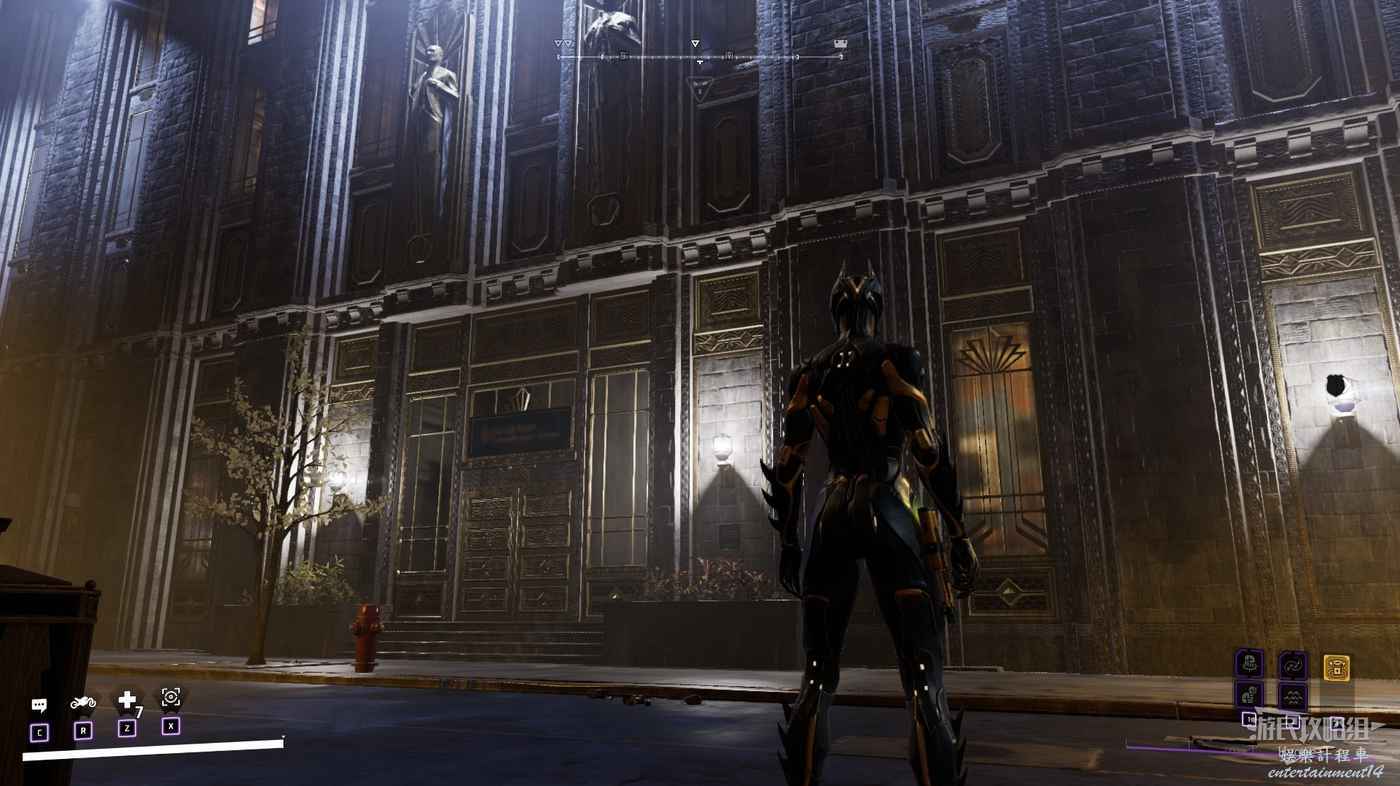The image size is (1400, 786).
Task: Activate the AR scan eye icon
Action: point(171,698)
